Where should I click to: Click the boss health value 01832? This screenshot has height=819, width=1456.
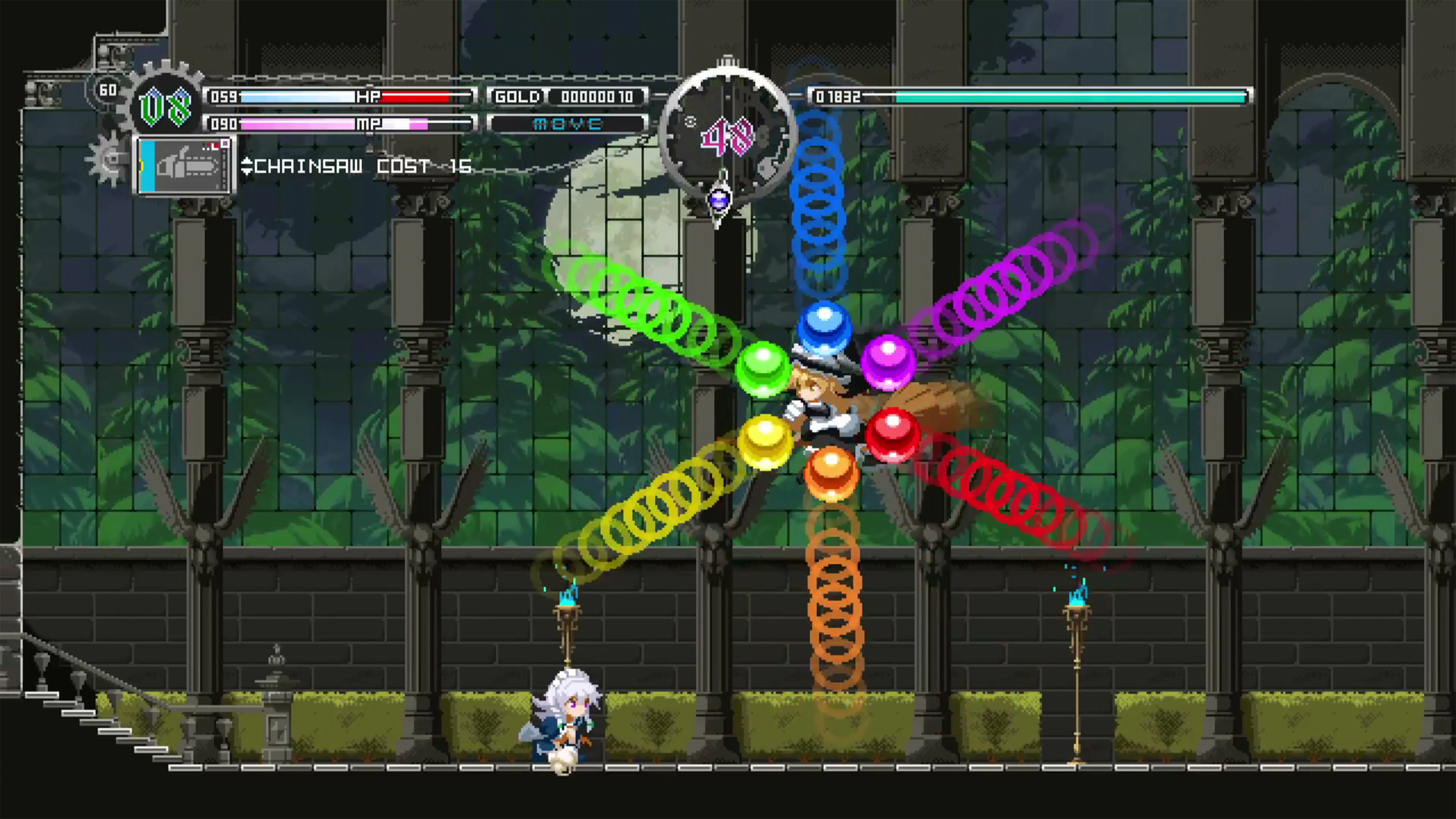tap(838, 97)
